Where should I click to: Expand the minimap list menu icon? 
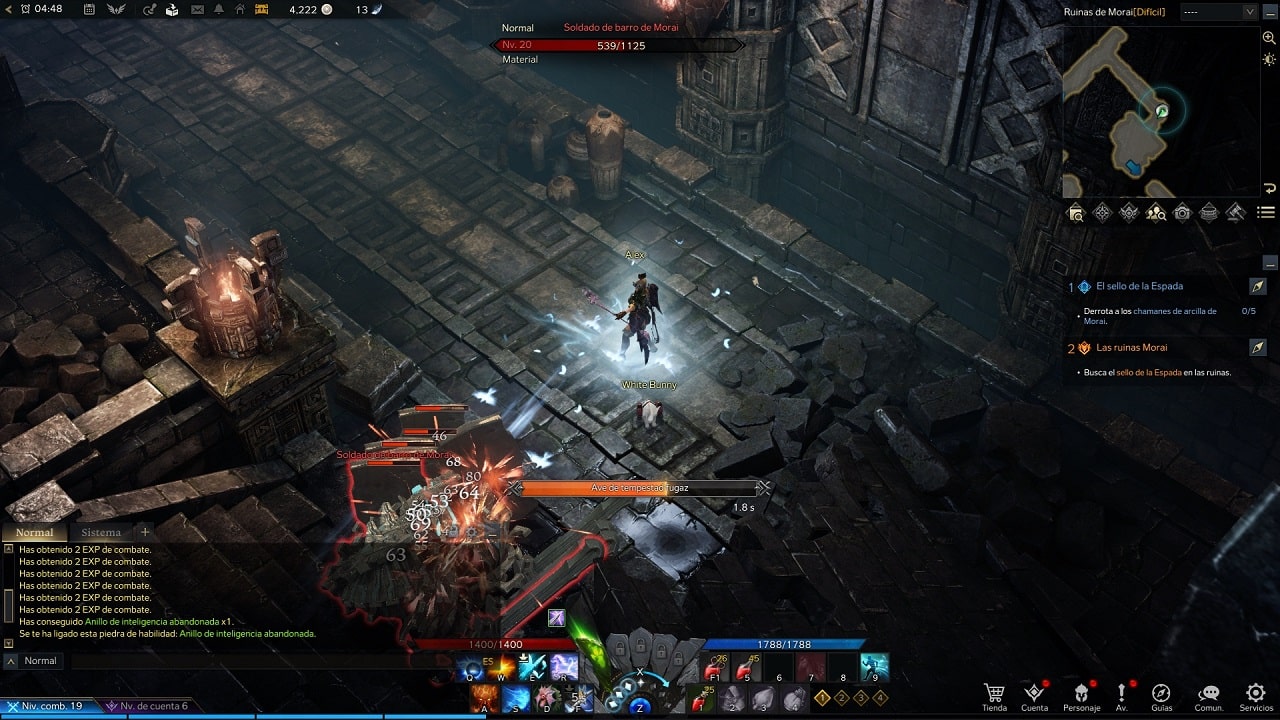[1267, 212]
